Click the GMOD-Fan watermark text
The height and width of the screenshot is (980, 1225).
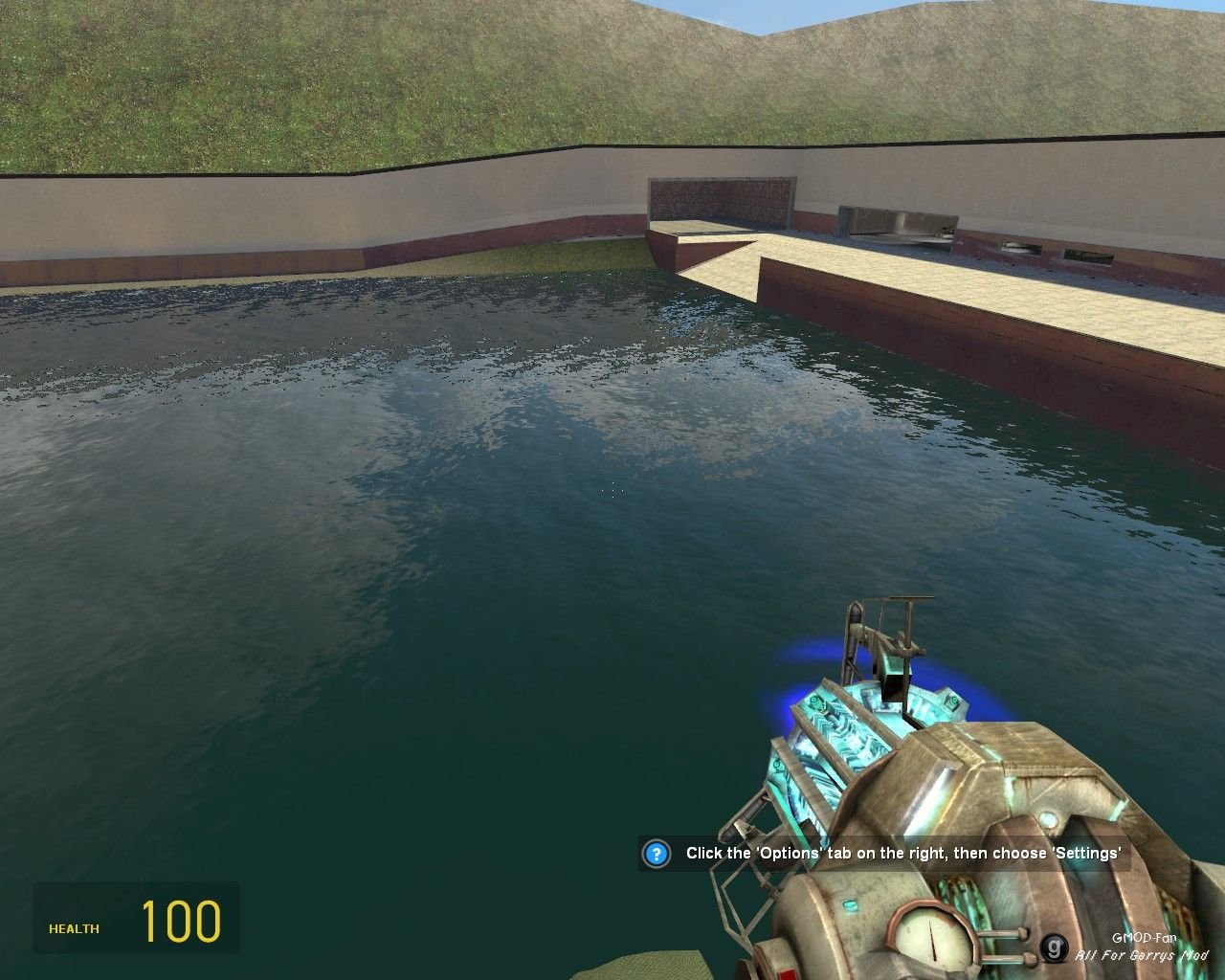point(1145,939)
